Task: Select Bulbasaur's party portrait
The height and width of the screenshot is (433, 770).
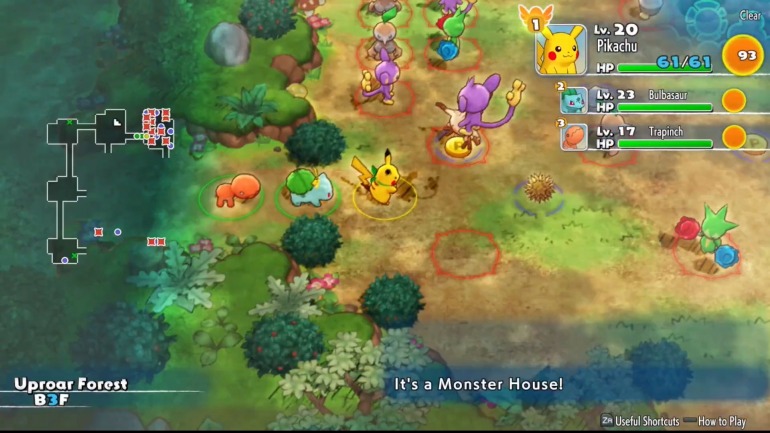Action: (574, 100)
